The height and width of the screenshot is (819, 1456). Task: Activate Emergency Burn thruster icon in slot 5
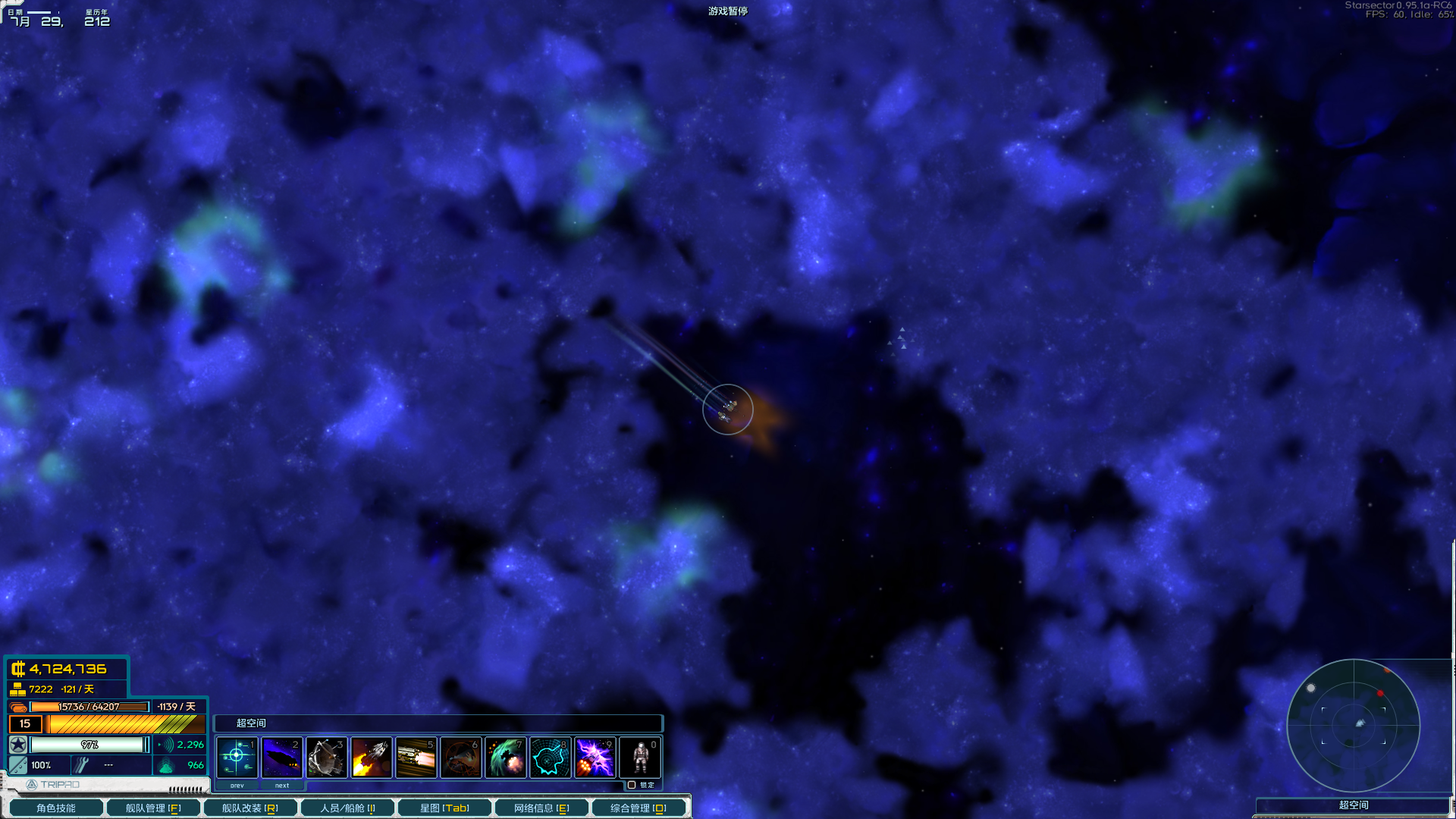point(416,756)
